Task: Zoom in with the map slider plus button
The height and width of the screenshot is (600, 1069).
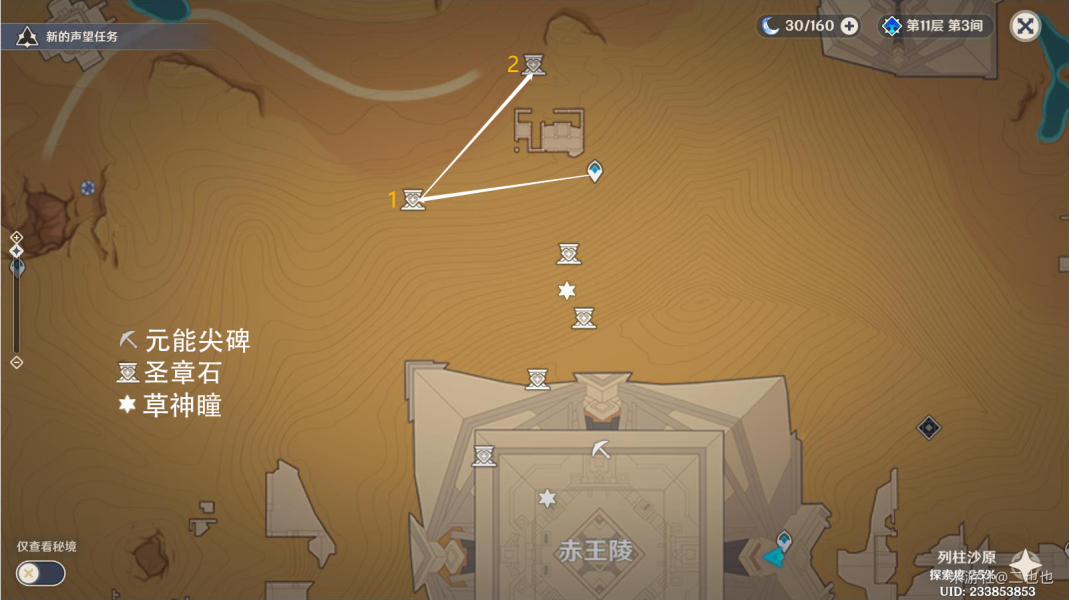Action: coord(16,237)
